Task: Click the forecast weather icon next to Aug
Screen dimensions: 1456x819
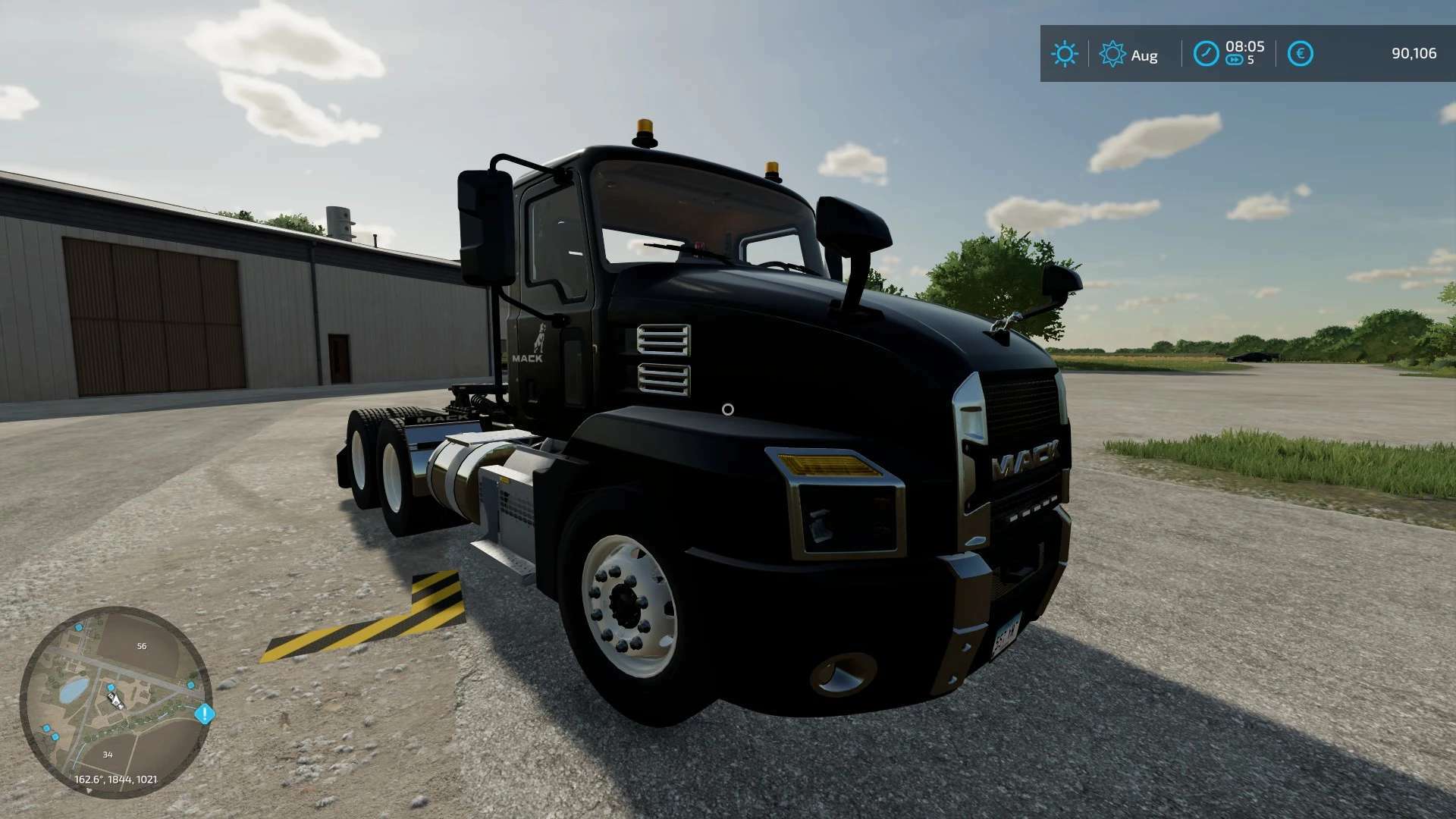Action: [x=1112, y=53]
